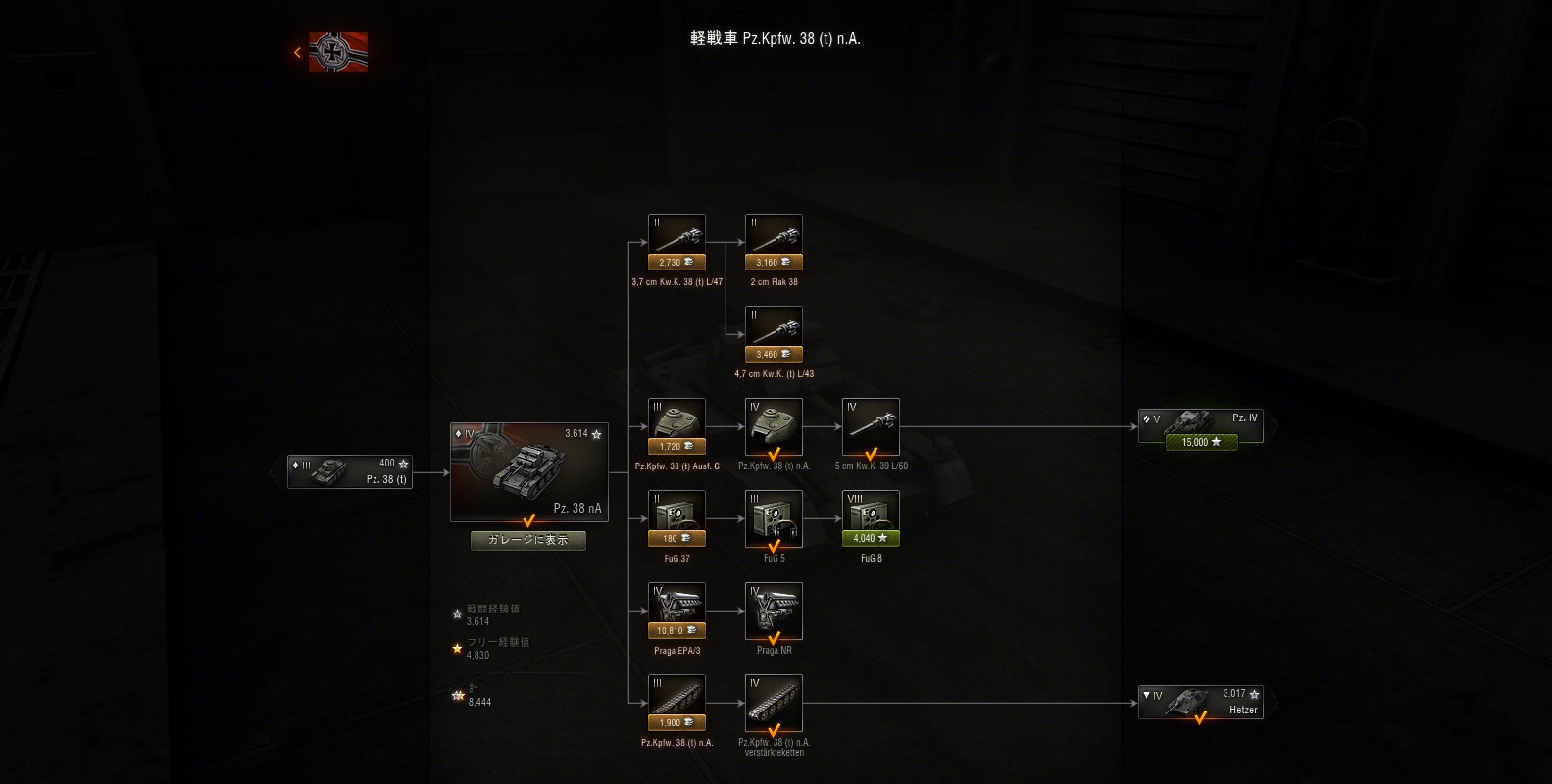The image size is (1552, 784).
Task: Open the 4.7 cm Kw.K. (t) L/43 gun icon
Action: pyautogui.click(x=773, y=326)
